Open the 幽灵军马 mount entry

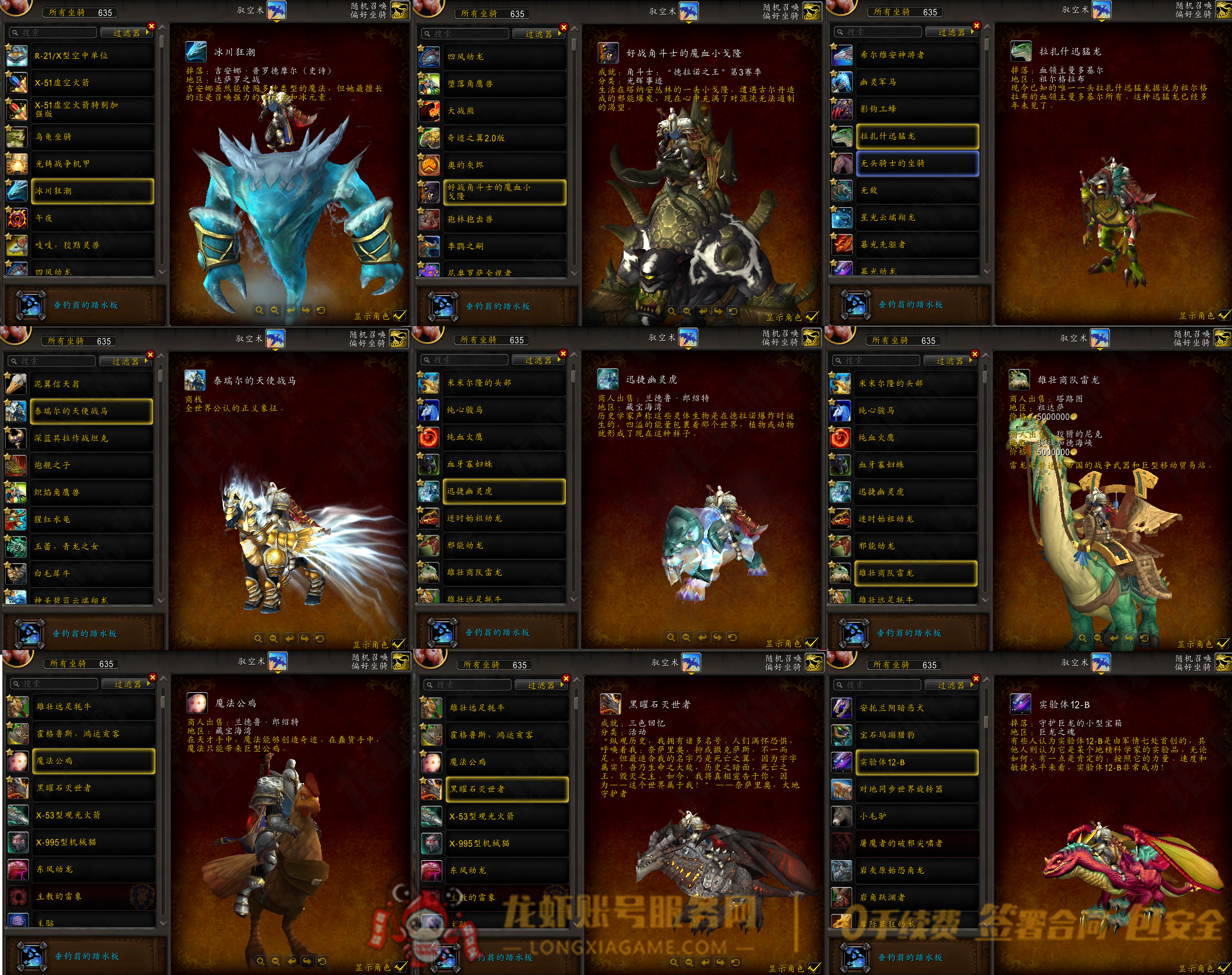click(917, 82)
